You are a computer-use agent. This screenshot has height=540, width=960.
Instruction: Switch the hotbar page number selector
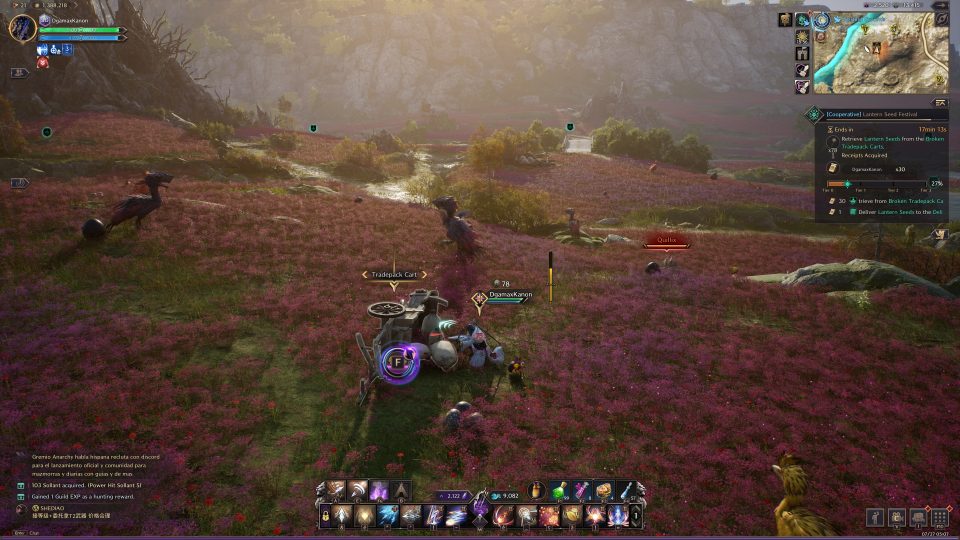[637, 517]
